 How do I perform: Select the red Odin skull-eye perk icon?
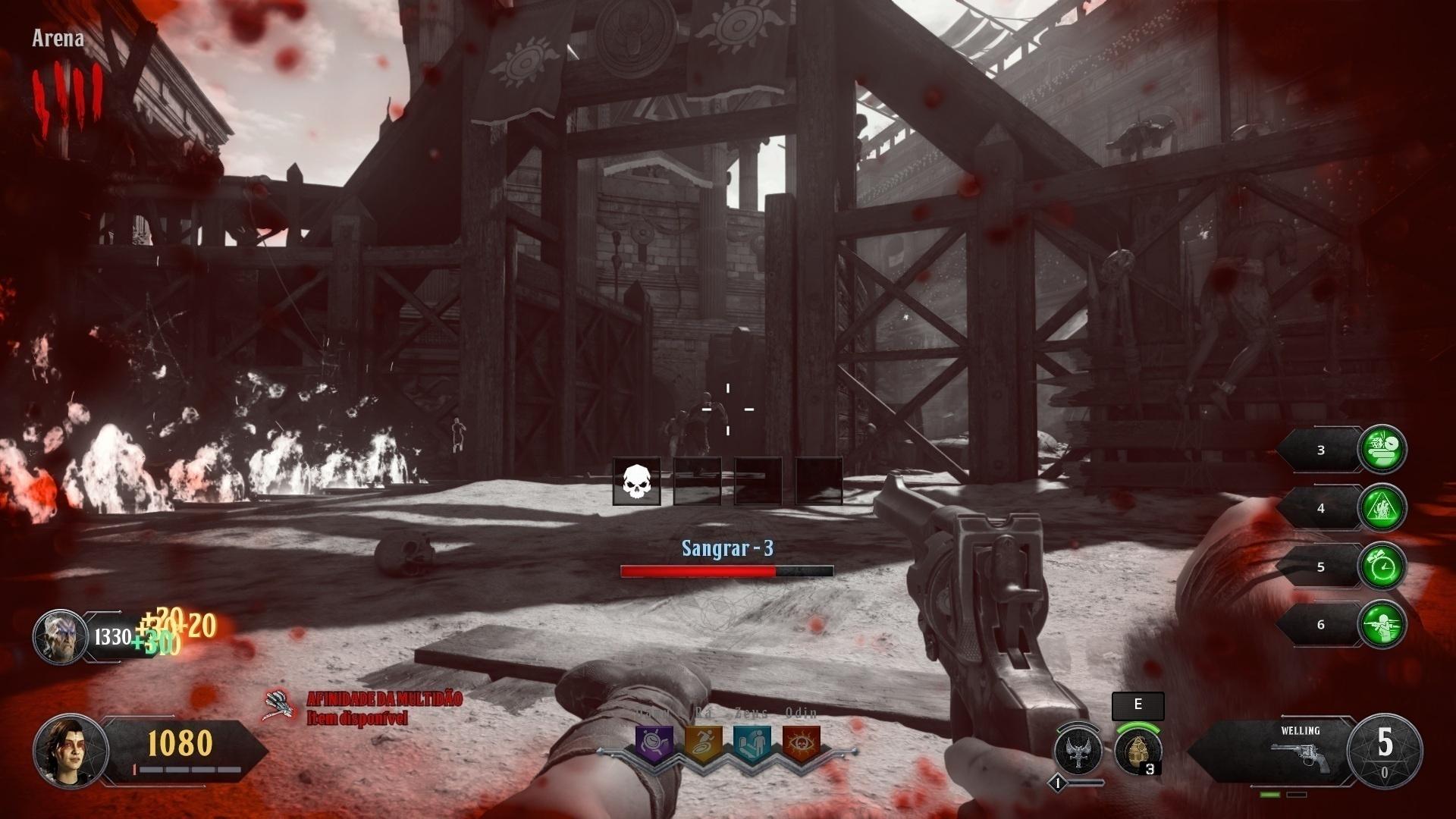[x=801, y=745]
